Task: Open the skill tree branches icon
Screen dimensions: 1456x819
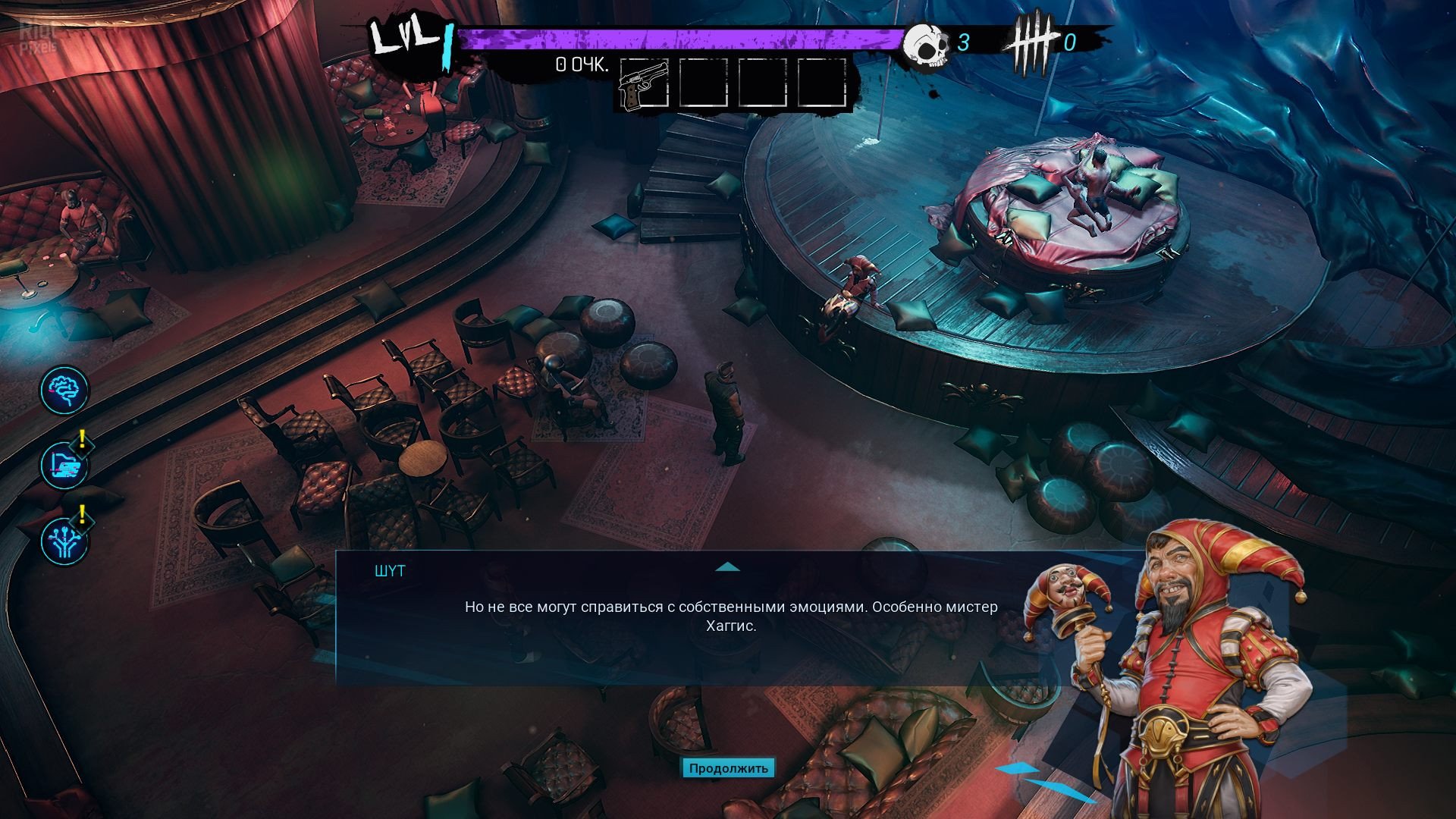Action: [x=64, y=540]
